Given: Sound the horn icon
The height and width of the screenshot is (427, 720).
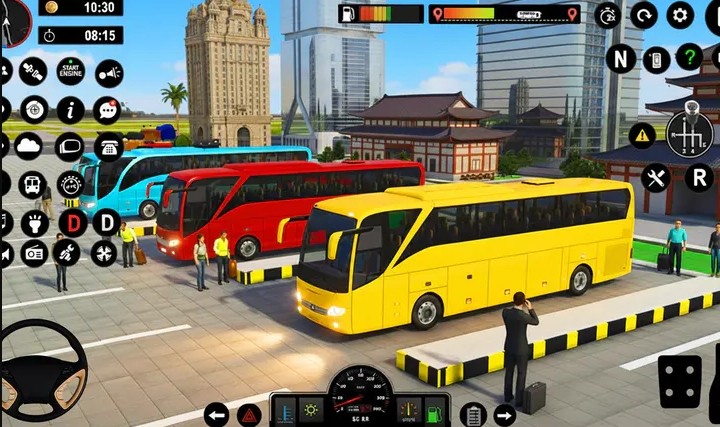Looking at the screenshot, I should 108,72.
